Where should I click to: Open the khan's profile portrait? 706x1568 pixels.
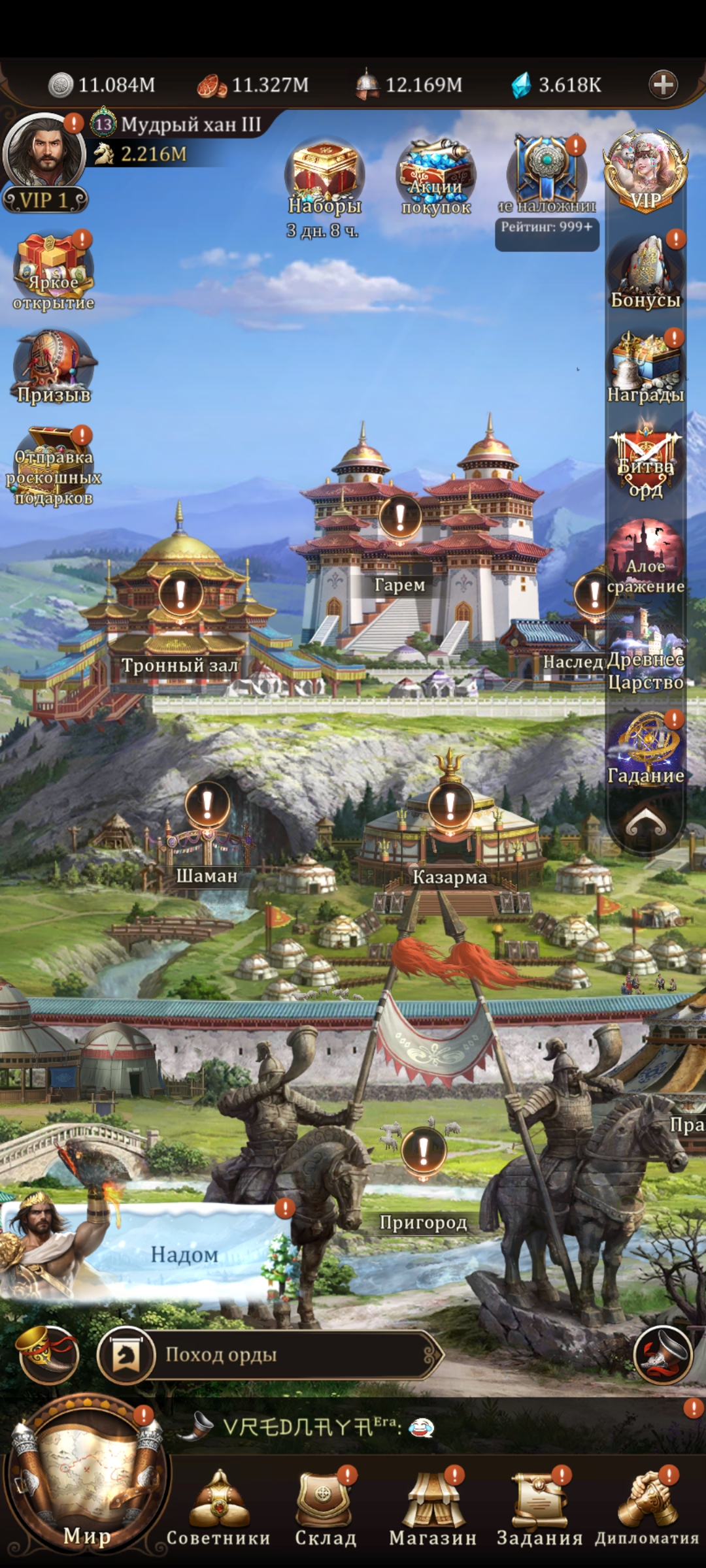coord(44,154)
